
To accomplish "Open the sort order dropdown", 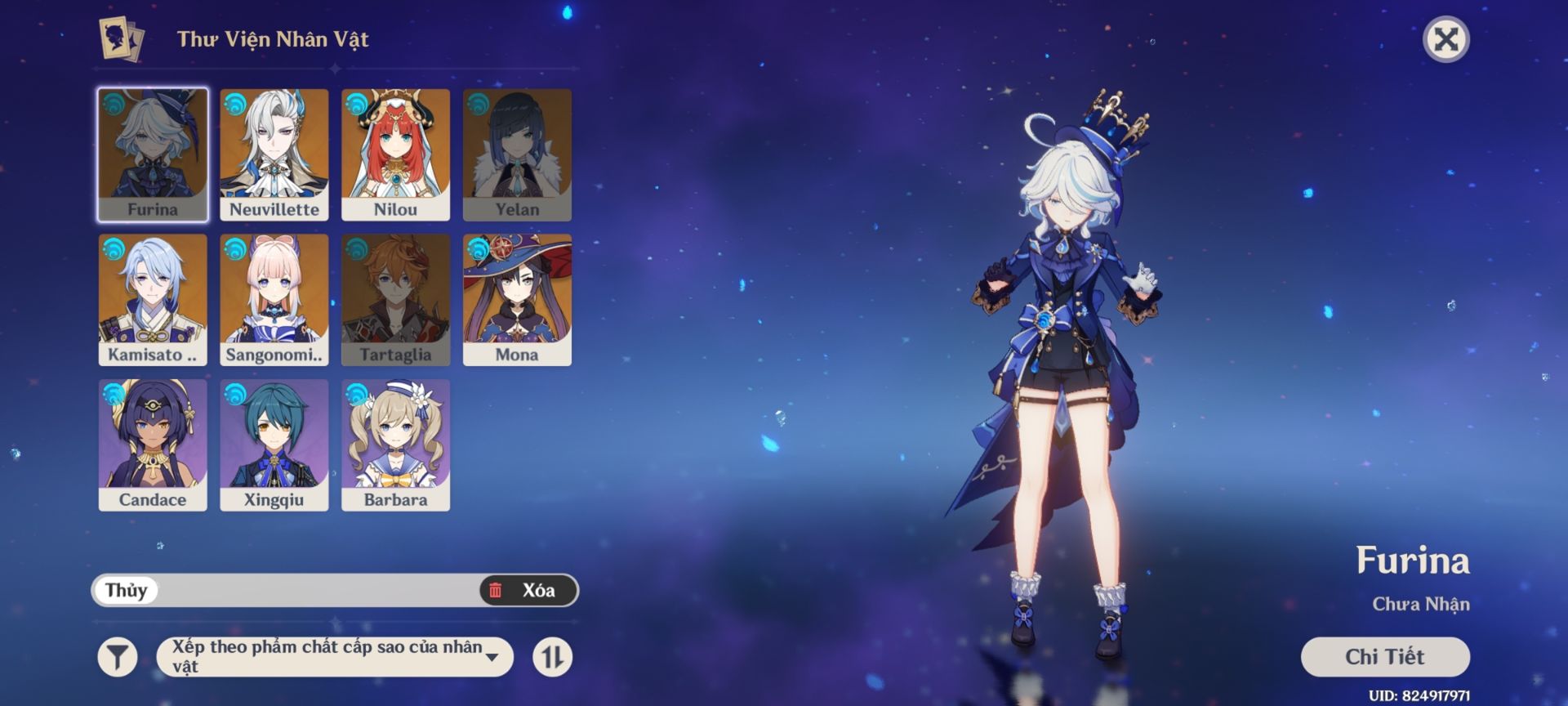I will pos(335,657).
